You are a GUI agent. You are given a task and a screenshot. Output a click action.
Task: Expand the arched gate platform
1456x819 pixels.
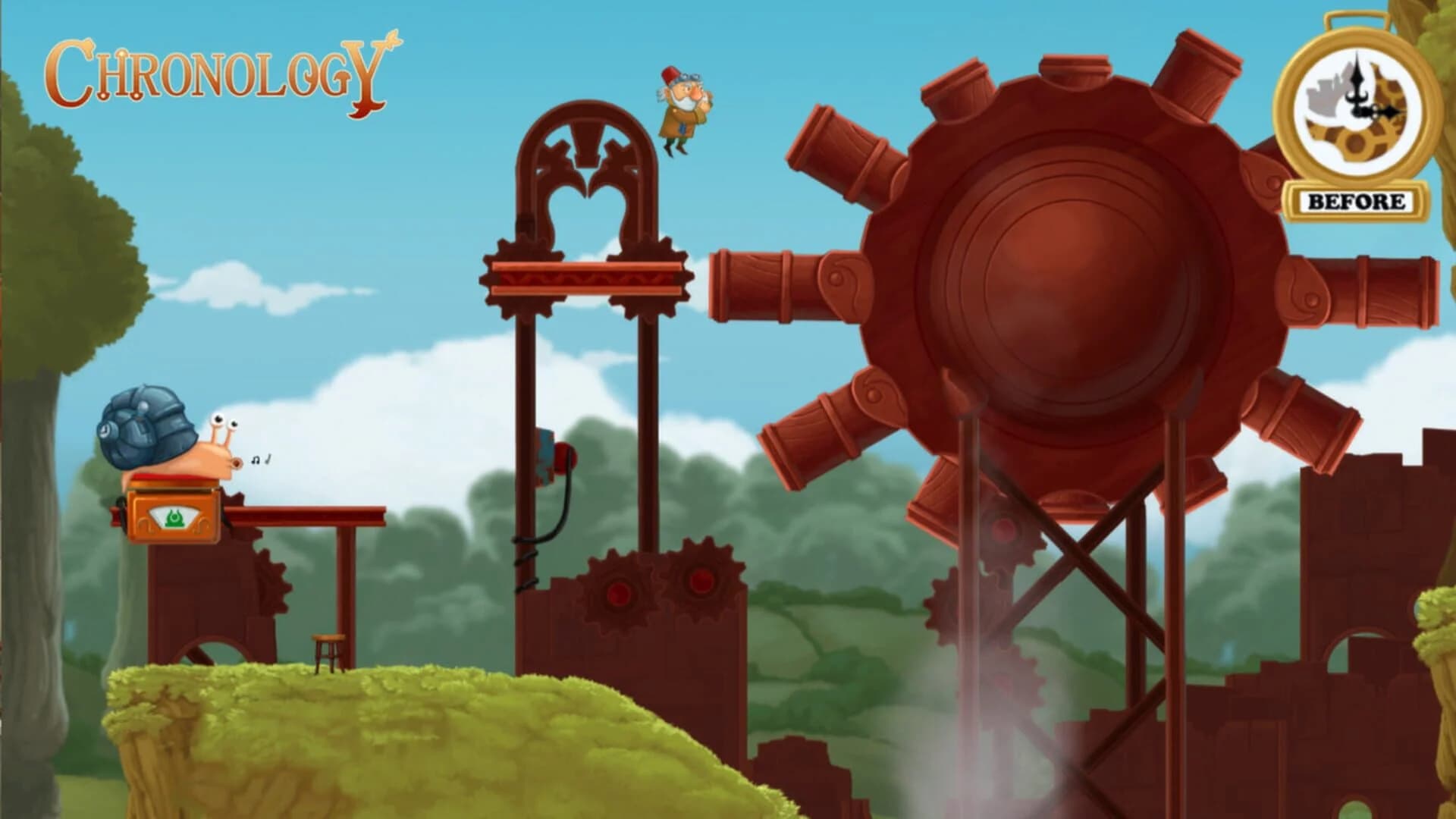pos(588,273)
